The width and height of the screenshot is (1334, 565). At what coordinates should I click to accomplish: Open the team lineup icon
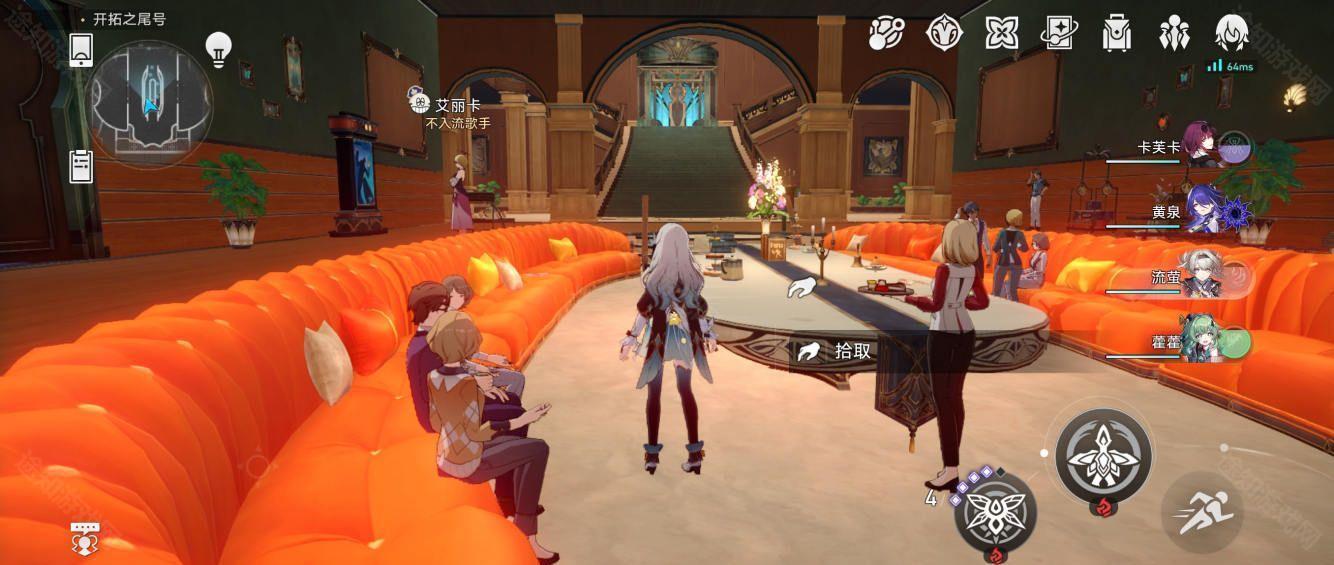click(1174, 33)
